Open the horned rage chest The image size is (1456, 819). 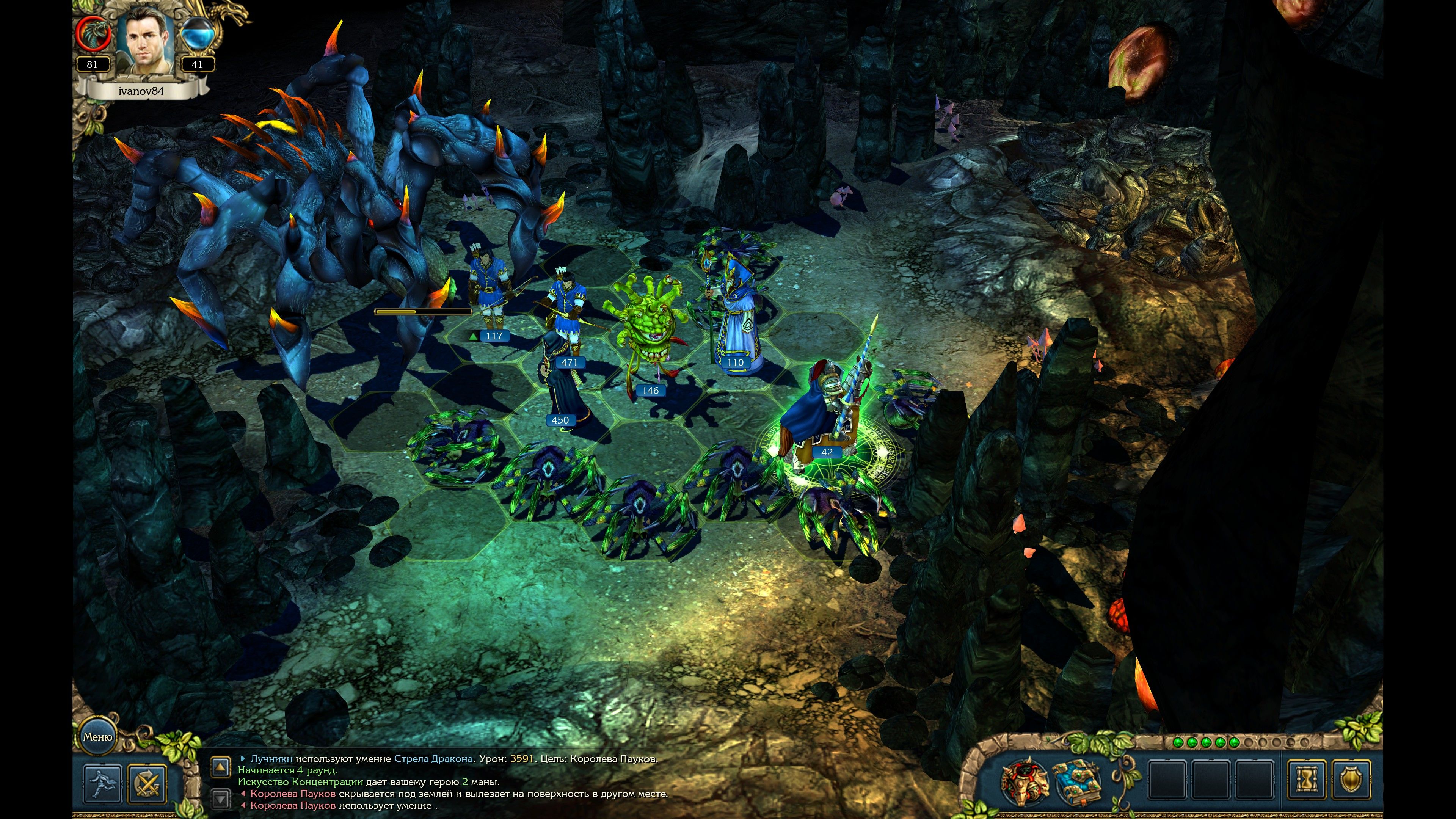pyautogui.click(x=1024, y=781)
